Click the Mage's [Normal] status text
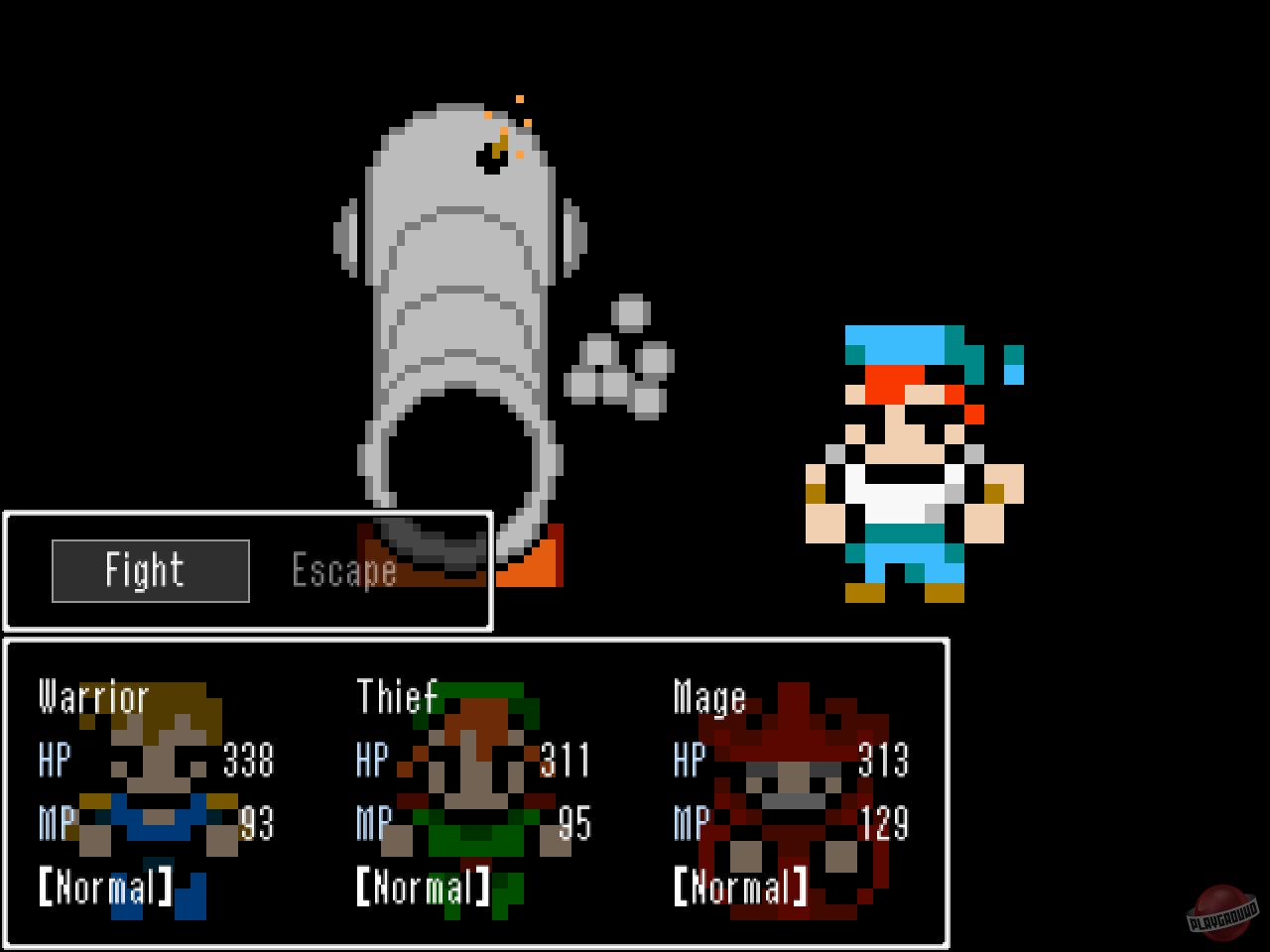Screen dimensions: 1270x952 (x=741, y=886)
